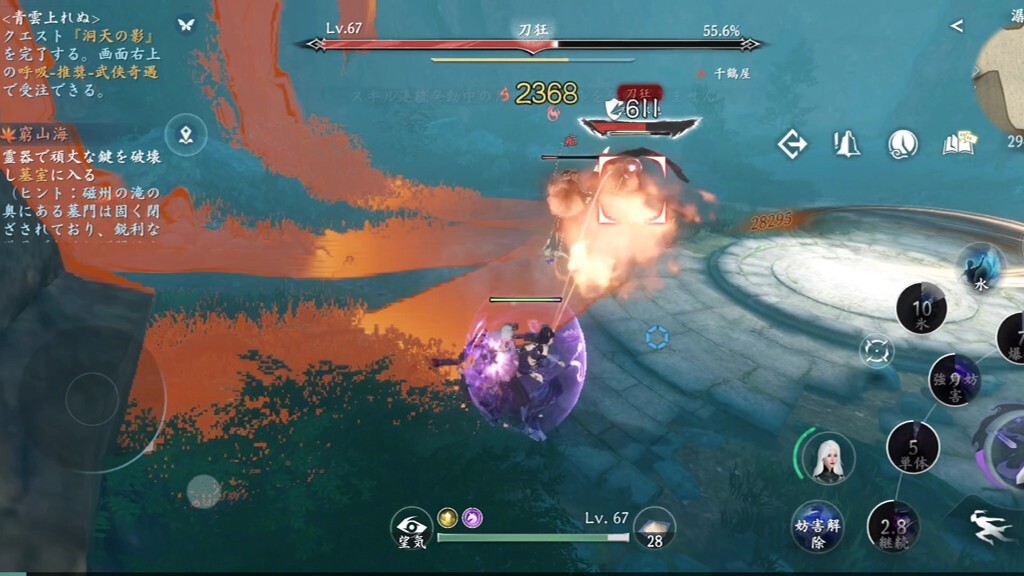The width and height of the screenshot is (1024, 576).
Task: Tap the exit arrow icon
Action: (x=793, y=145)
